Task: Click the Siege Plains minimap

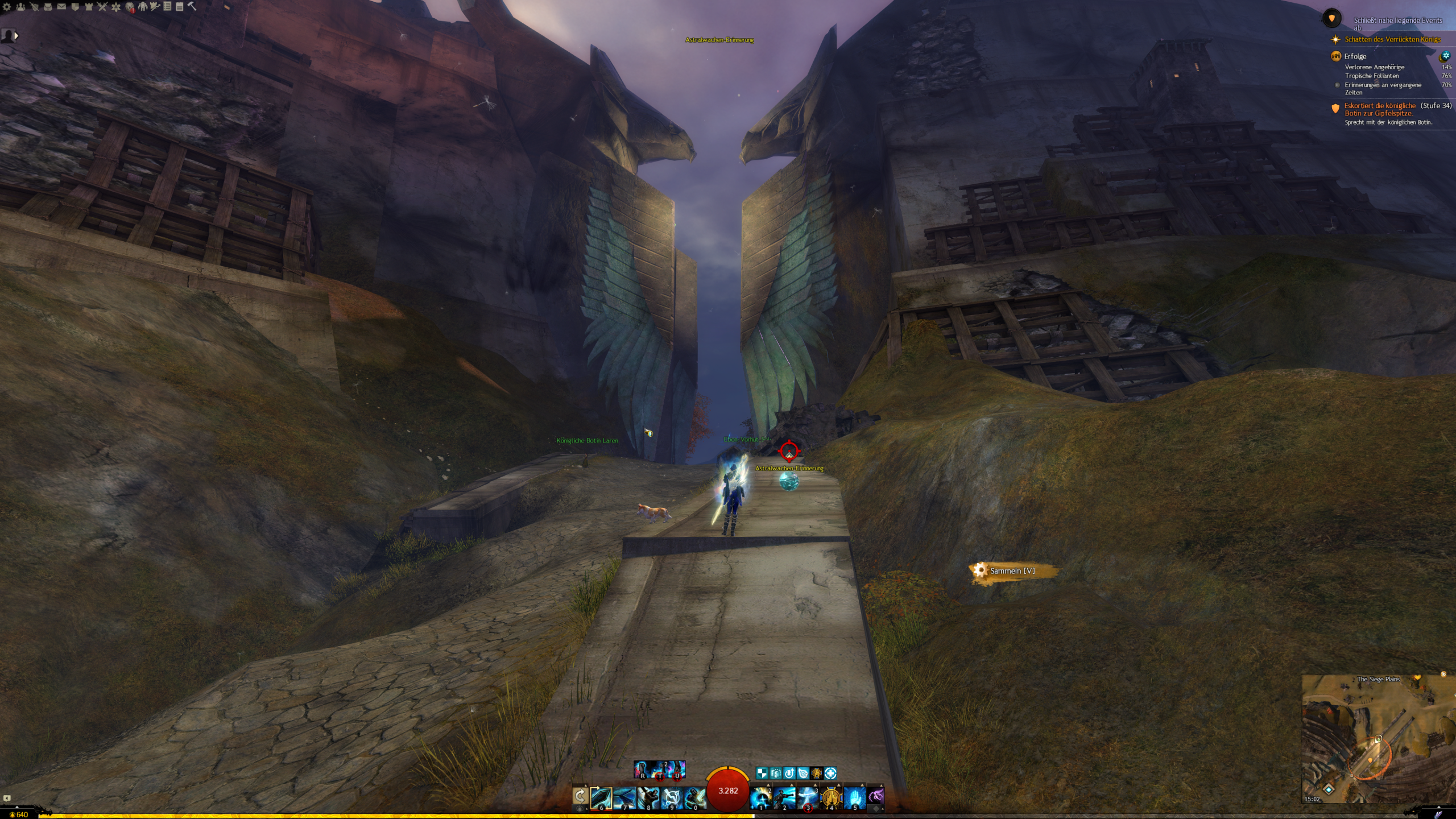Action: pyautogui.click(x=1378, y=739)
